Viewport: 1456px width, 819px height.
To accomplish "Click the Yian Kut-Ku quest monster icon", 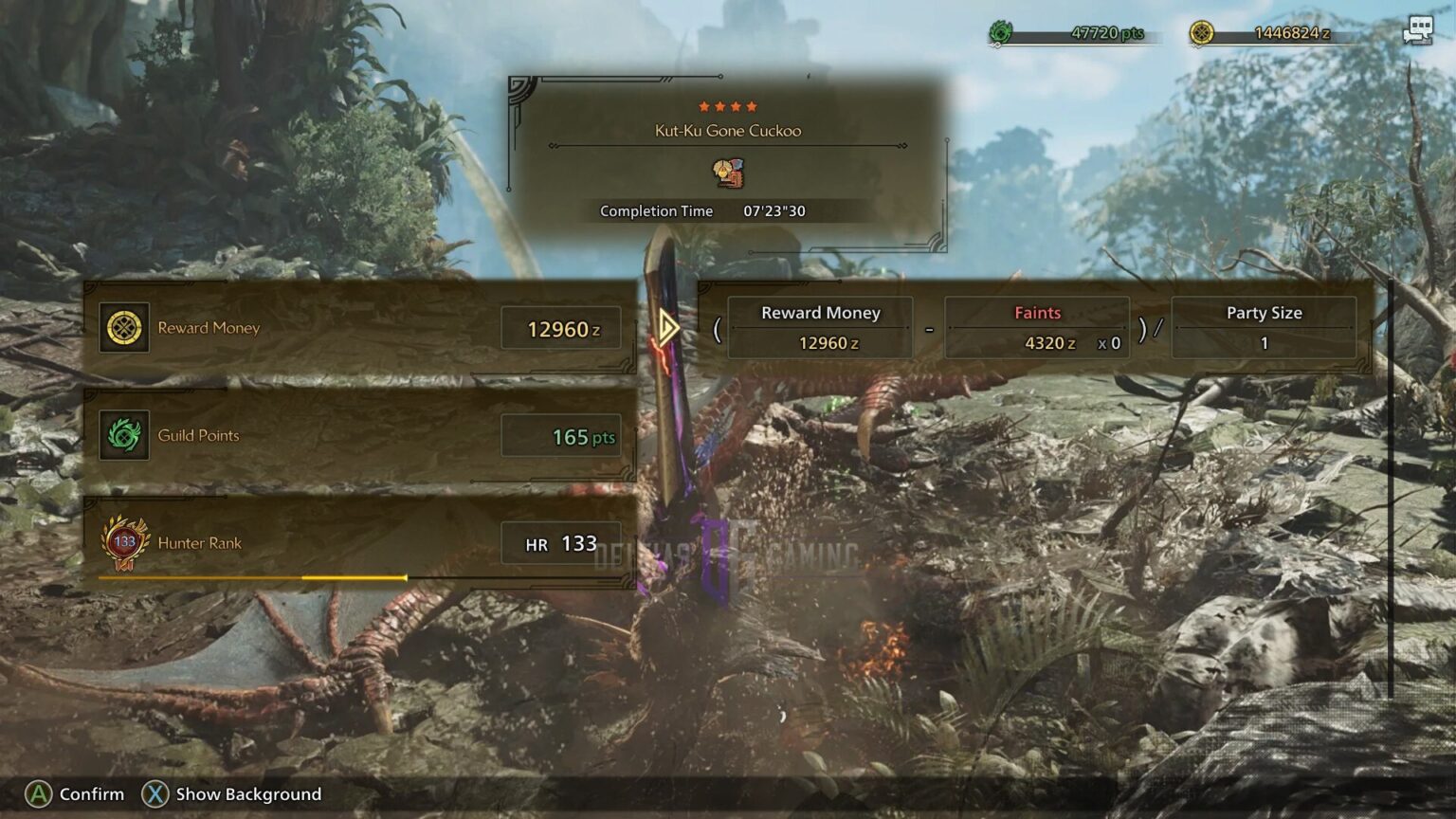I will [727, 173].
